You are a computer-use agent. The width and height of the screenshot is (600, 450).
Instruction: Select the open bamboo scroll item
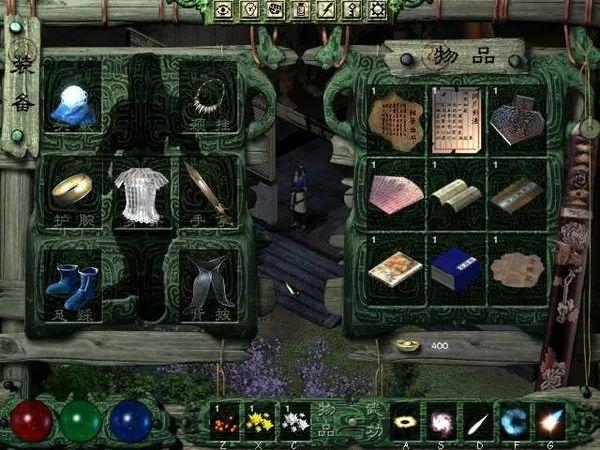456,192
